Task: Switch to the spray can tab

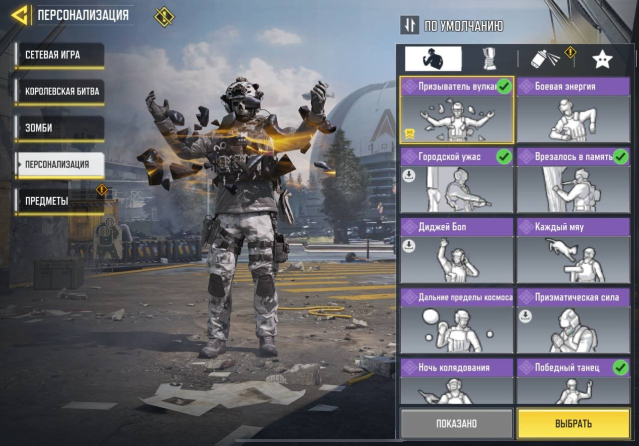Action: click(x=545, y=58)
